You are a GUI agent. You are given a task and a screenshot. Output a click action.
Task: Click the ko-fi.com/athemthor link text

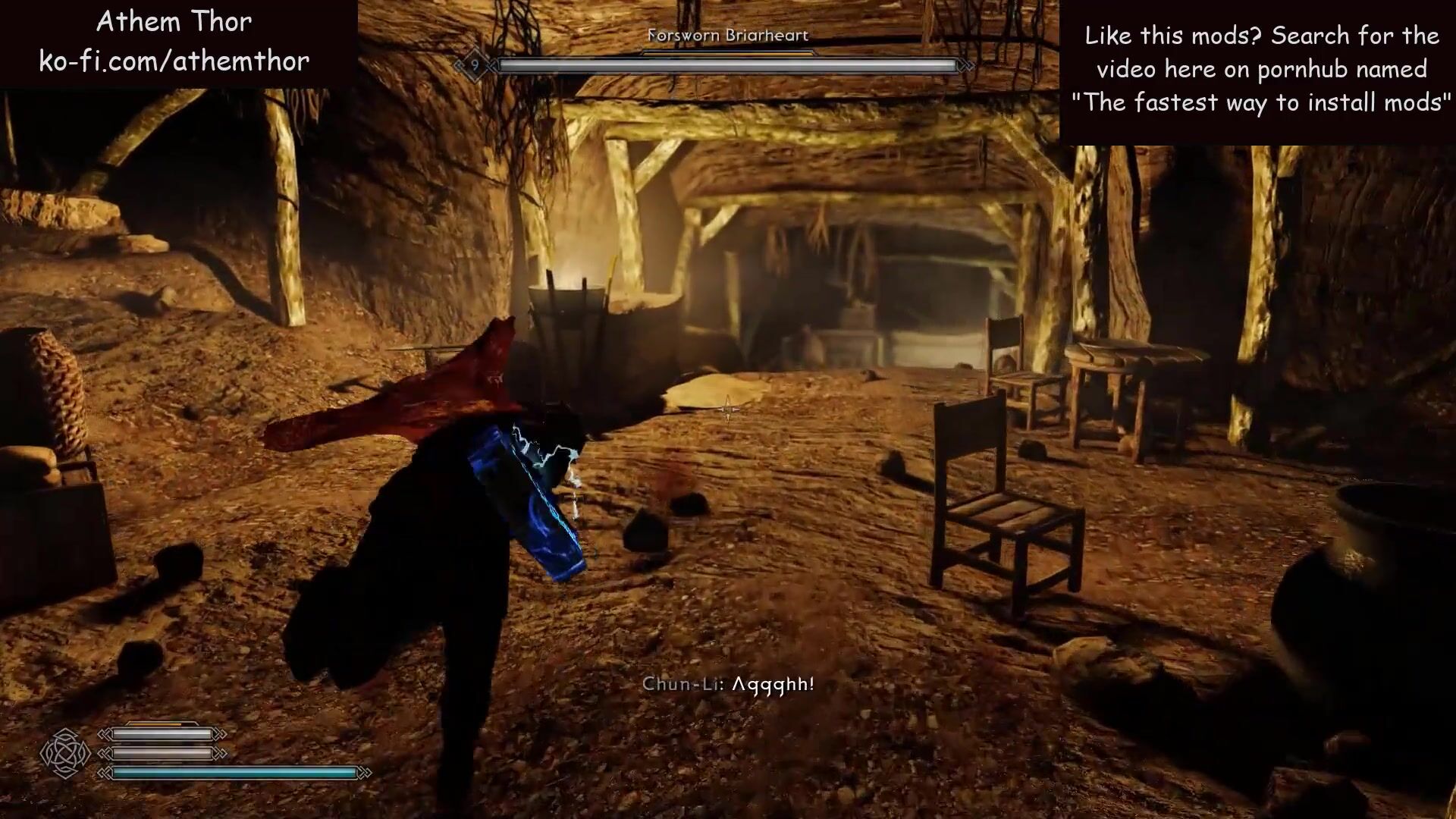(174, 61)
